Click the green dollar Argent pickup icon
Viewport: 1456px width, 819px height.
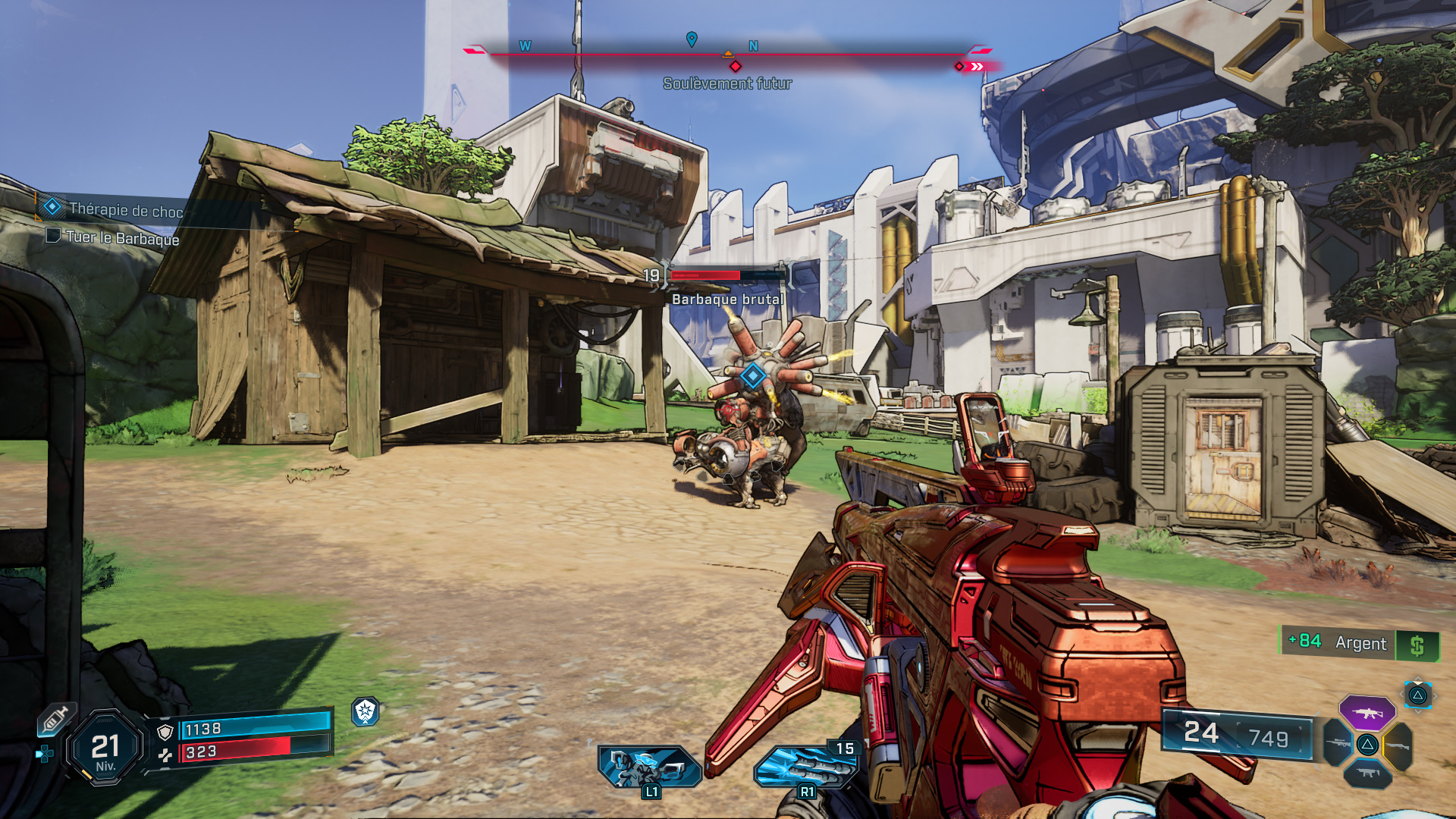pos(1417,645)
